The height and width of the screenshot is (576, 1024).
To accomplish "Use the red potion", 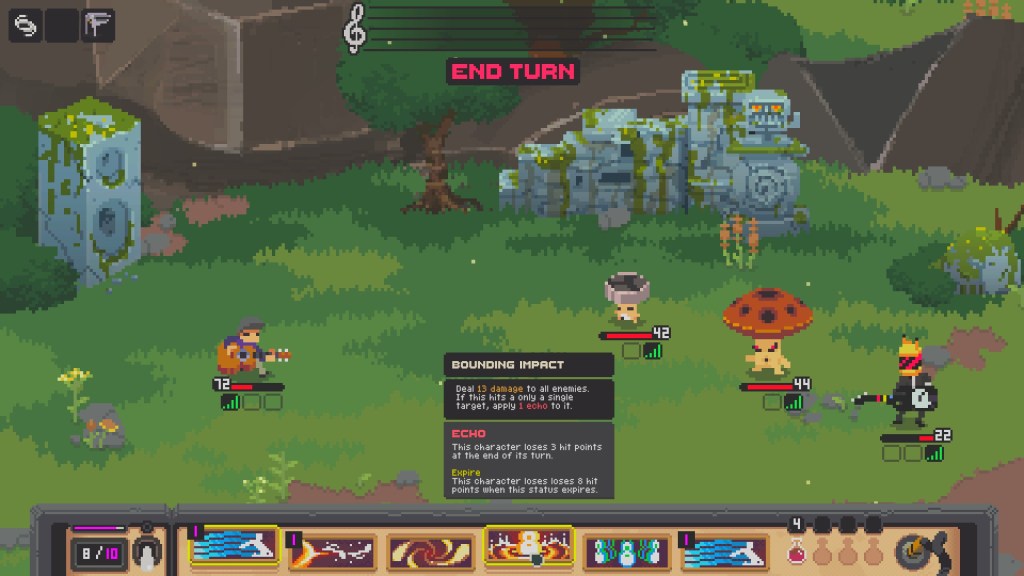I will tap(798, 550).
